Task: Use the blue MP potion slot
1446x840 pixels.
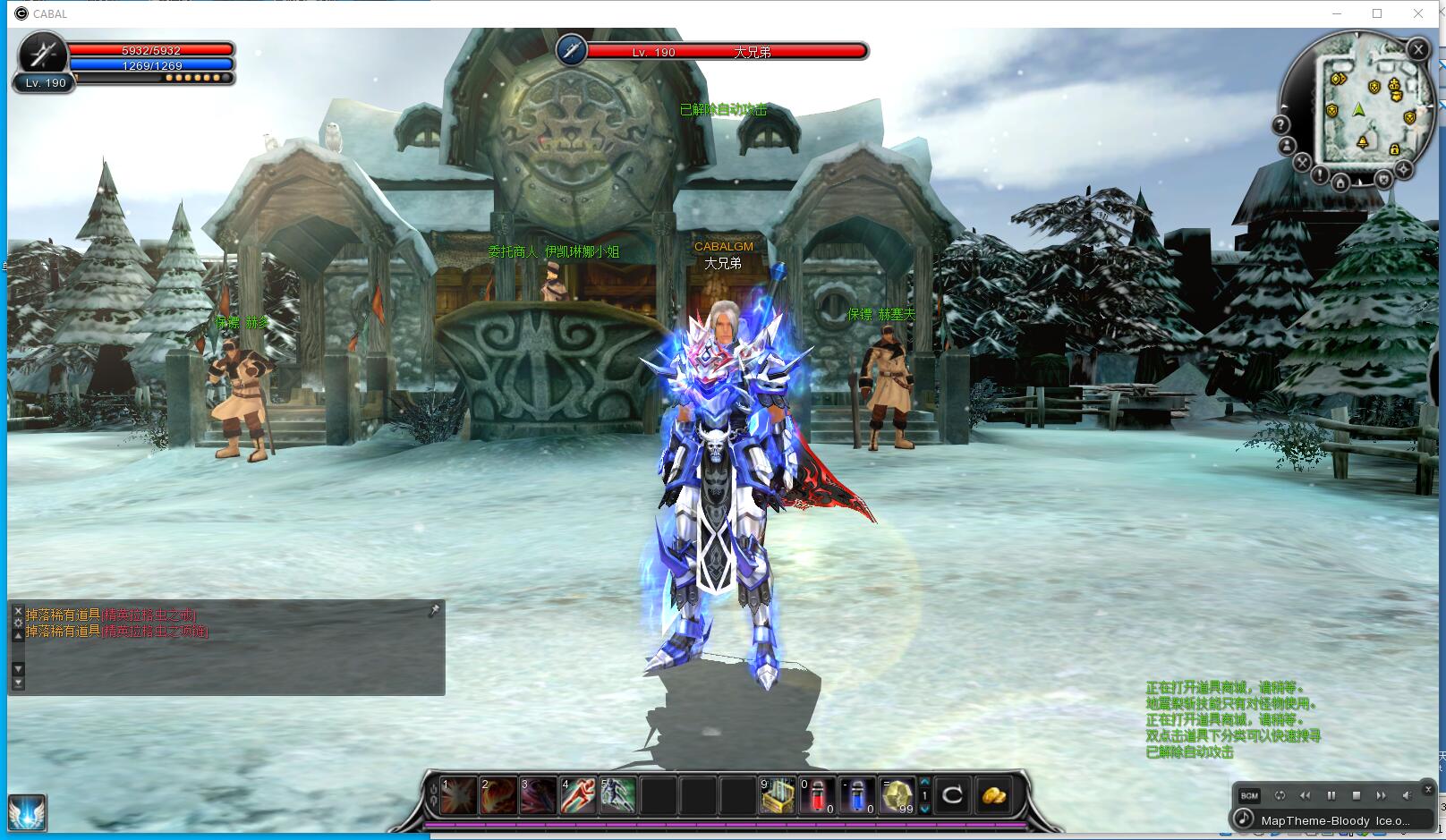Action: [856, 796]
